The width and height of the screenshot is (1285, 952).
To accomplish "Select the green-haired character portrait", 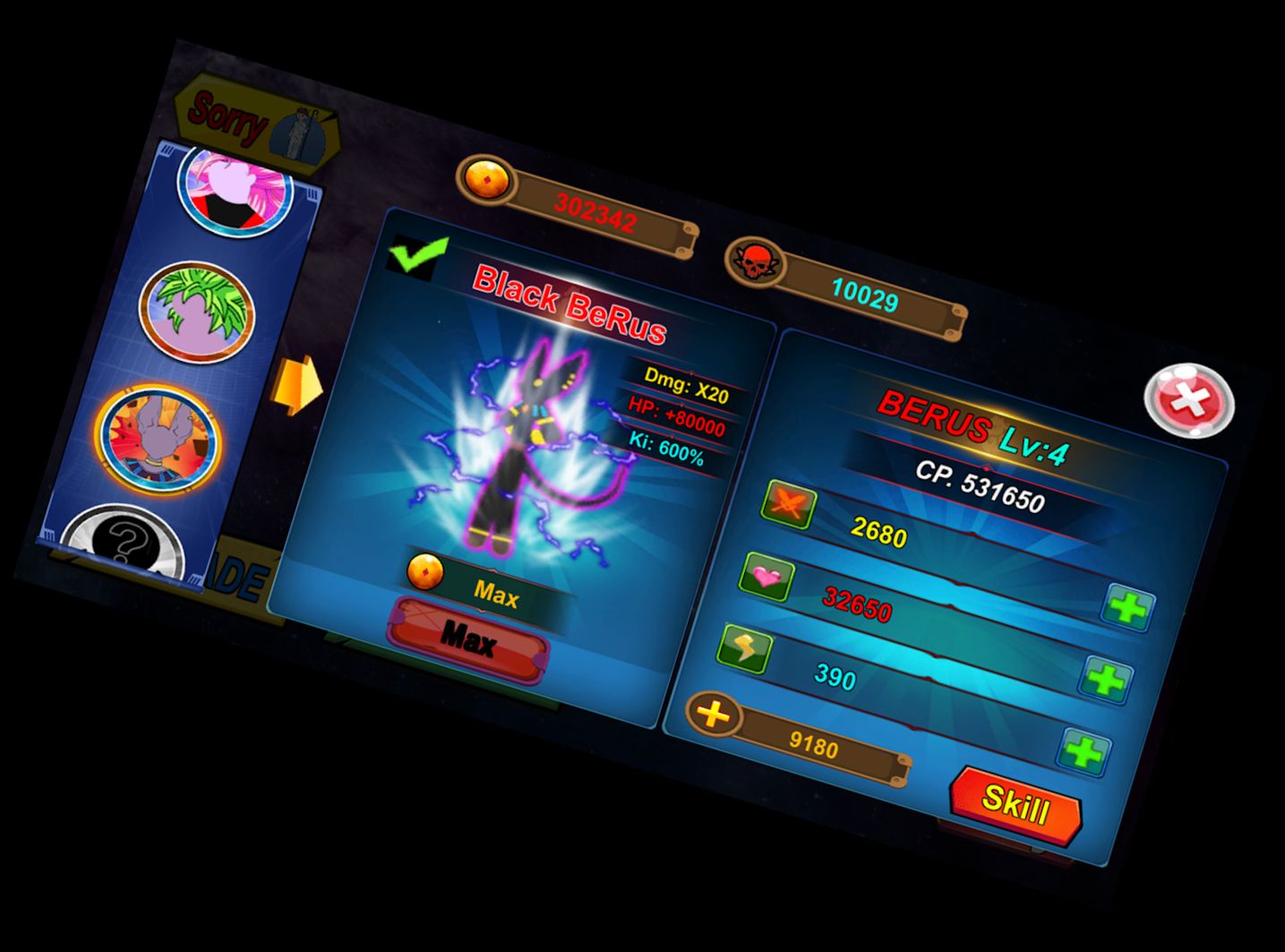I will (x=196, y=312).
